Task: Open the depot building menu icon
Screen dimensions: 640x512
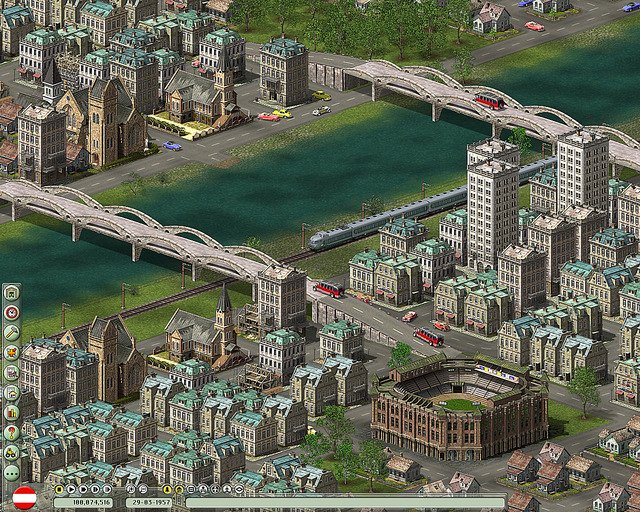Action: pos(11,292)
